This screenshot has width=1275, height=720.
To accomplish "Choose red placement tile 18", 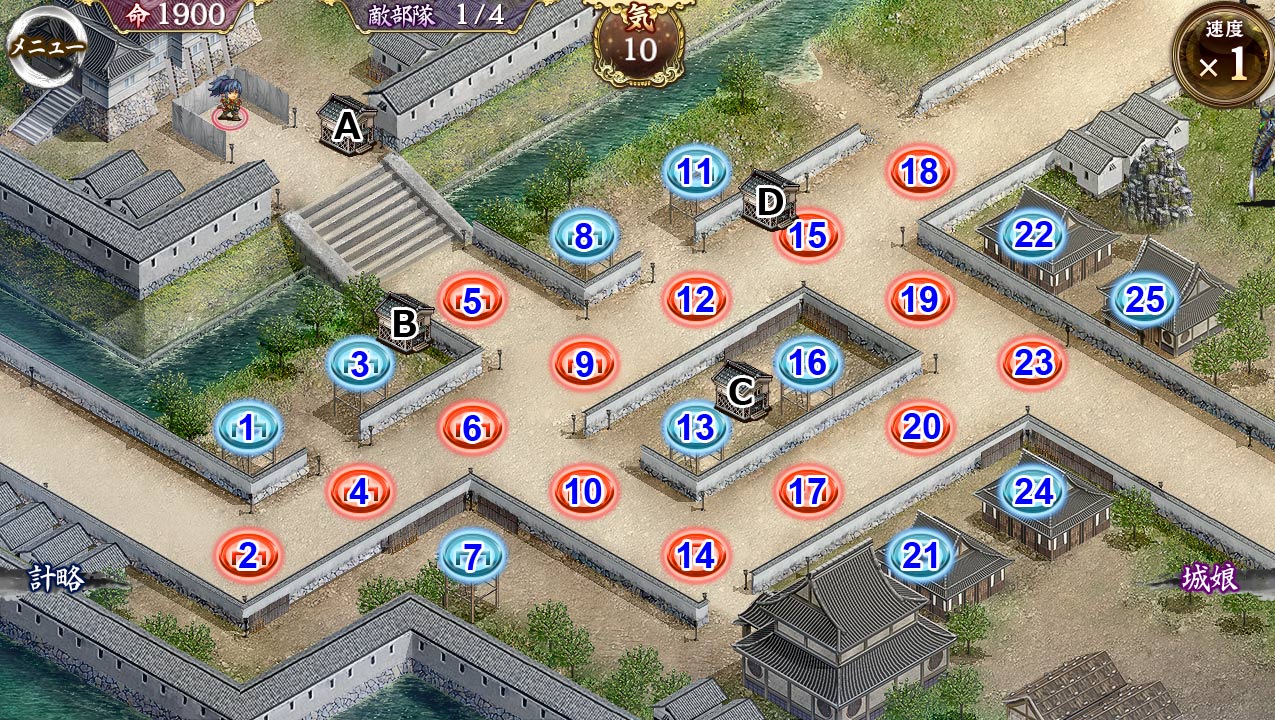I will pos(920,172).
